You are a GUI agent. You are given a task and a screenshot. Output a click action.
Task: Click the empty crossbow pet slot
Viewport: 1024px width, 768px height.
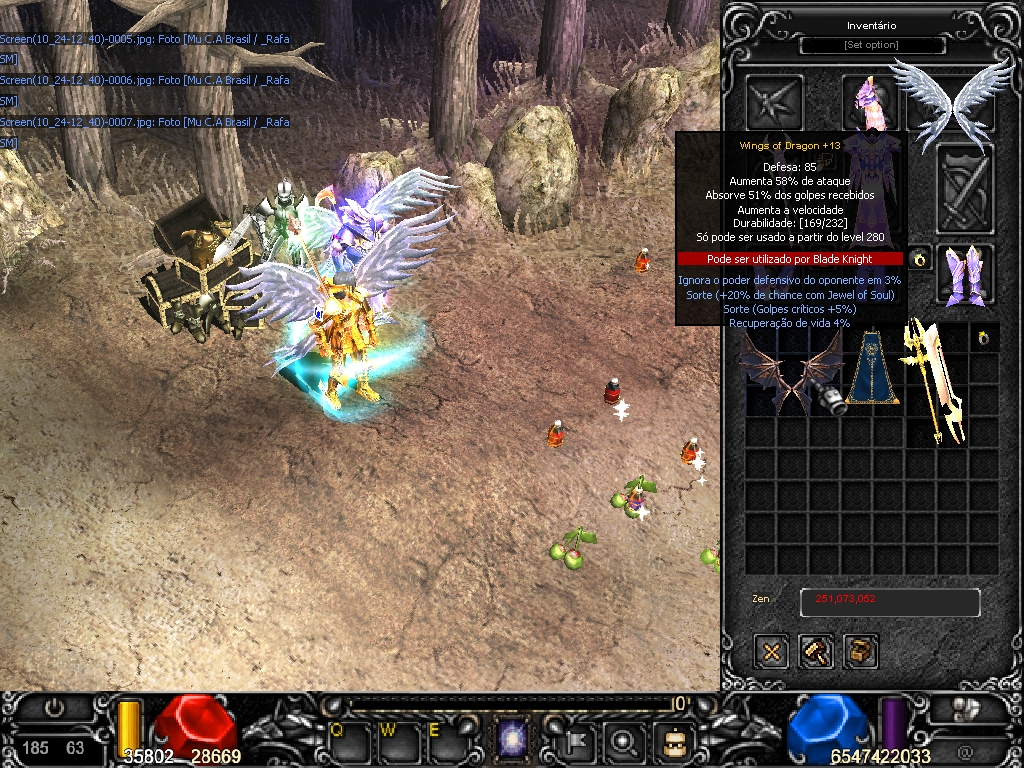point(775,100)
